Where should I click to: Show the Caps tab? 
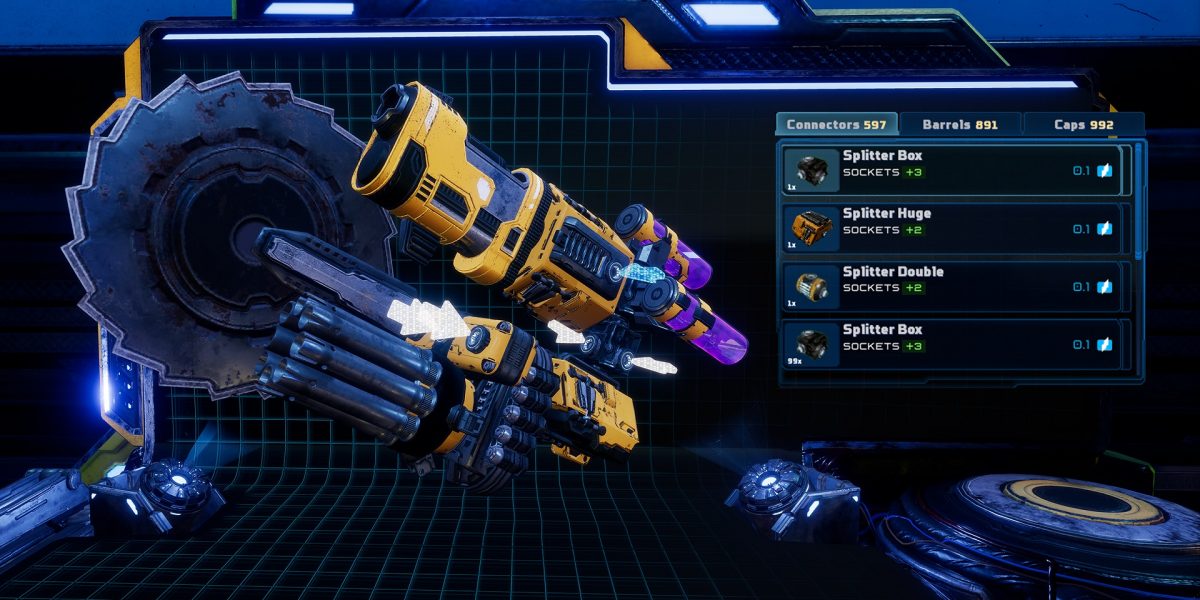coord(1083,125)
